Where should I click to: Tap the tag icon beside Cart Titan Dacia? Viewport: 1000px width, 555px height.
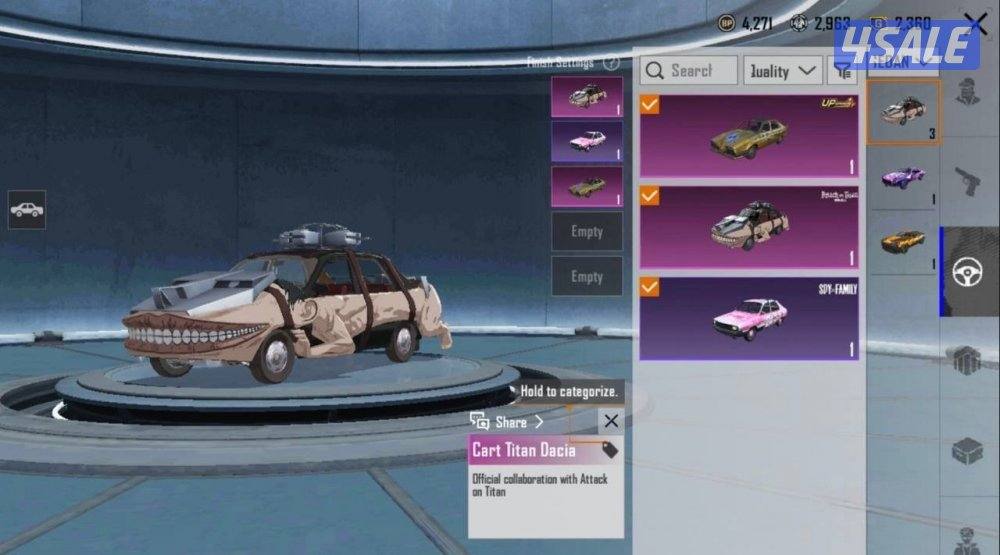click(x=609, y=450)
